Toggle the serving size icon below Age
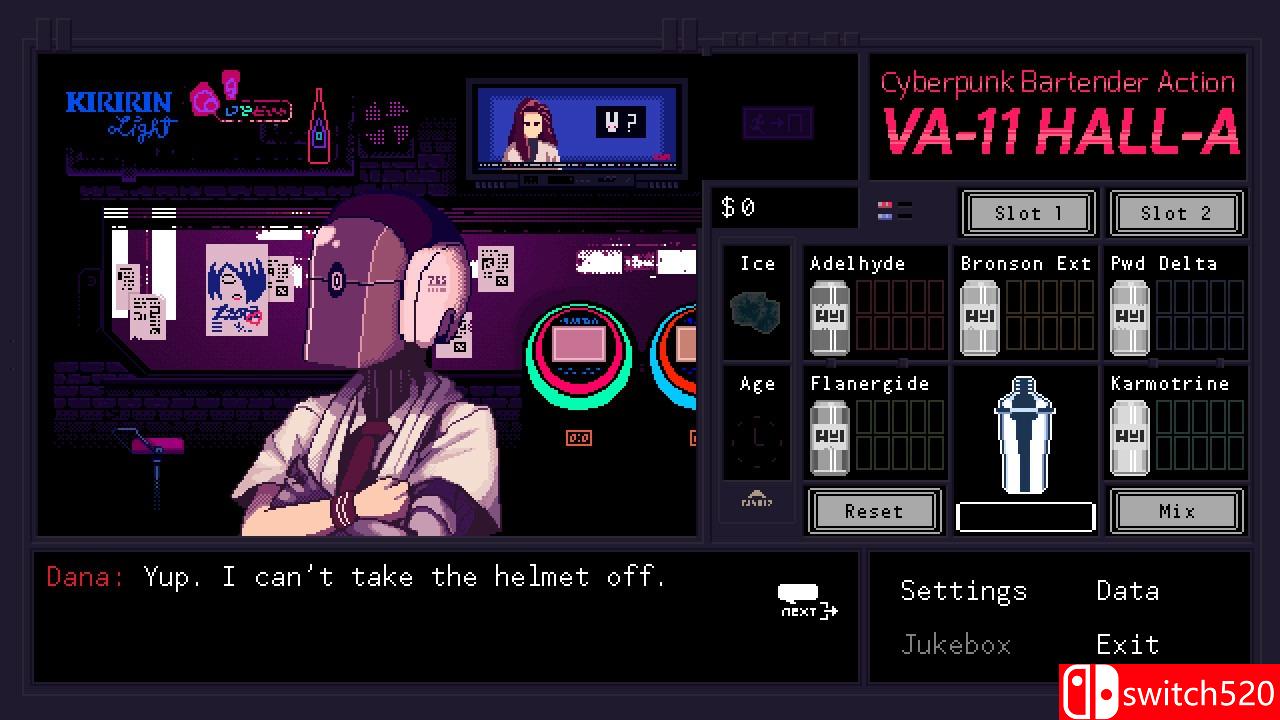1280x720 pixels. coord(757,502)
